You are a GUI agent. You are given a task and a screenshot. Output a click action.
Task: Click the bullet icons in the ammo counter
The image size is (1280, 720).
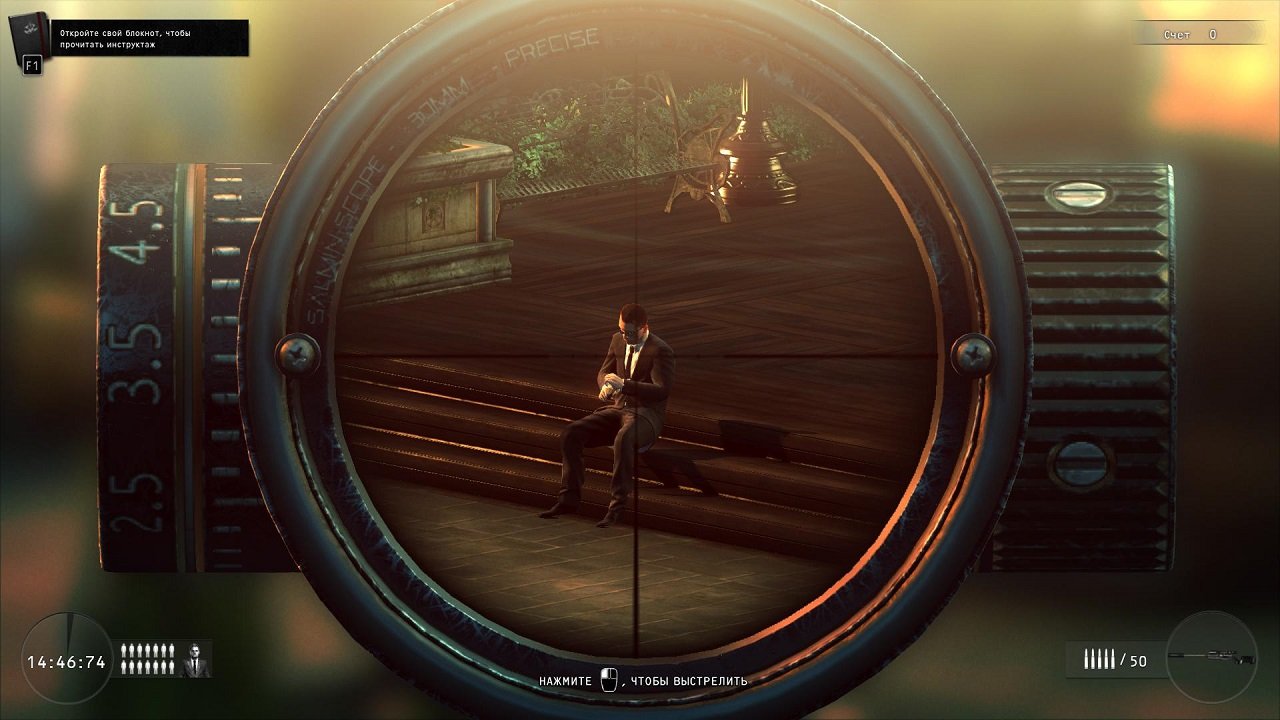pos(1100,658)
